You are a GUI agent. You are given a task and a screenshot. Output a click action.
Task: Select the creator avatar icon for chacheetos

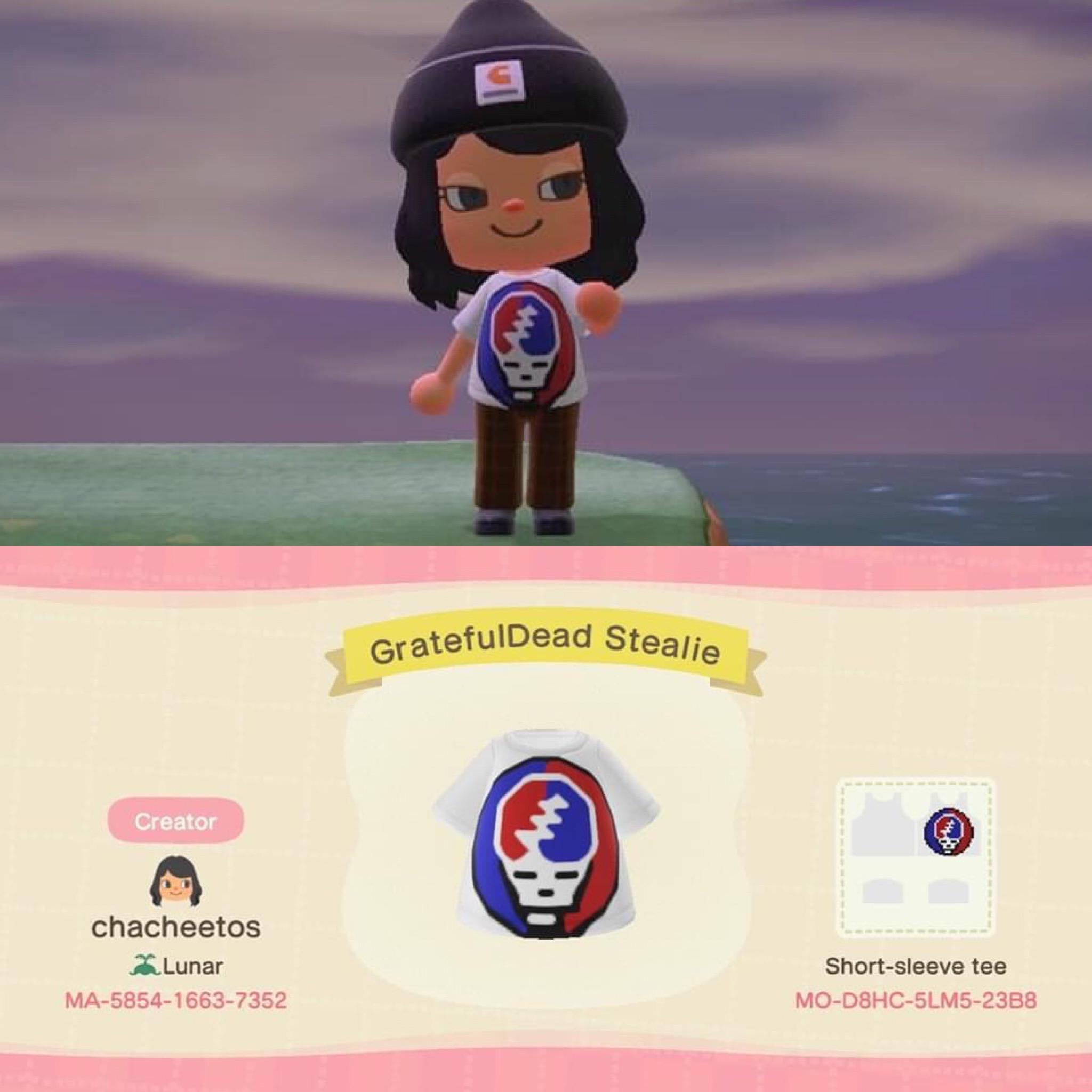(x=177, y=880)
